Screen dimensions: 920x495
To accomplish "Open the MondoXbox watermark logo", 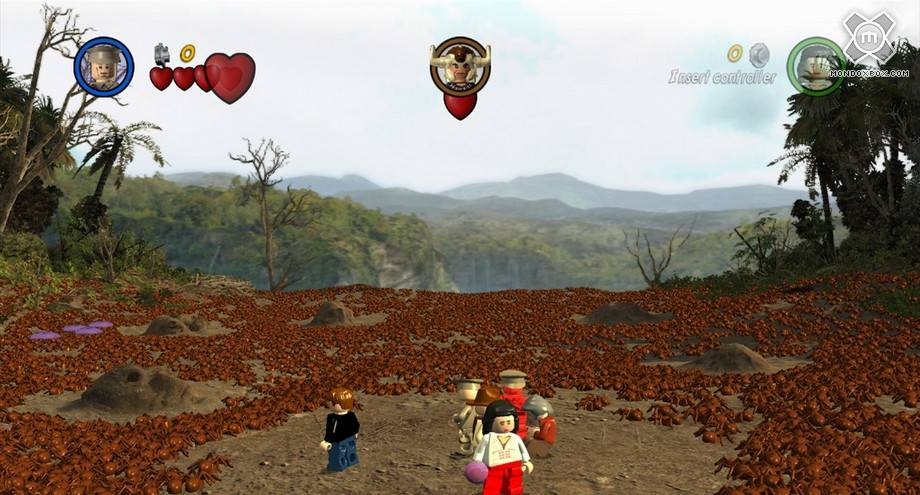I will tap(868, 40).
